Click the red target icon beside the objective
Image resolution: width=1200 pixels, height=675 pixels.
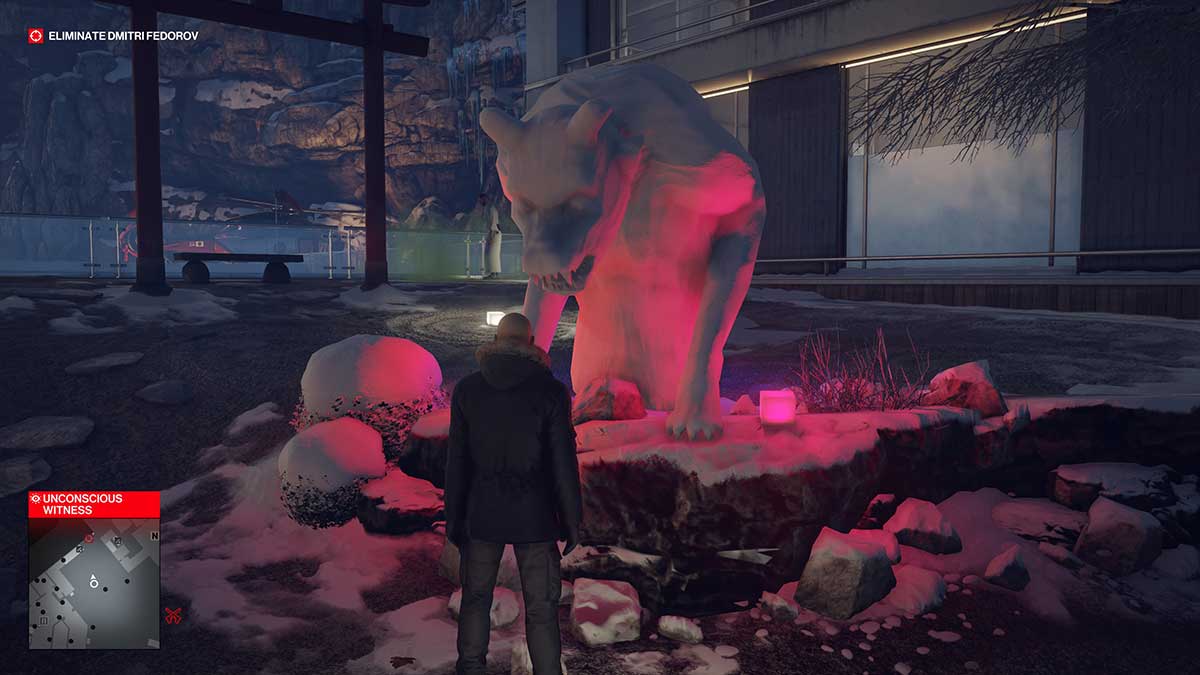36,36
